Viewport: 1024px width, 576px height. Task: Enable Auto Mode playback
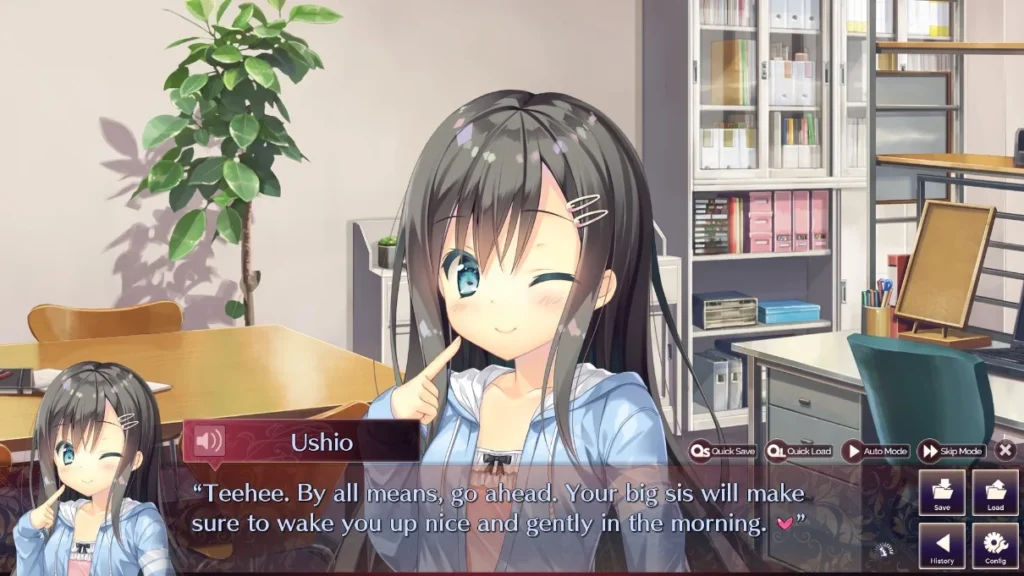click(875, 451)
